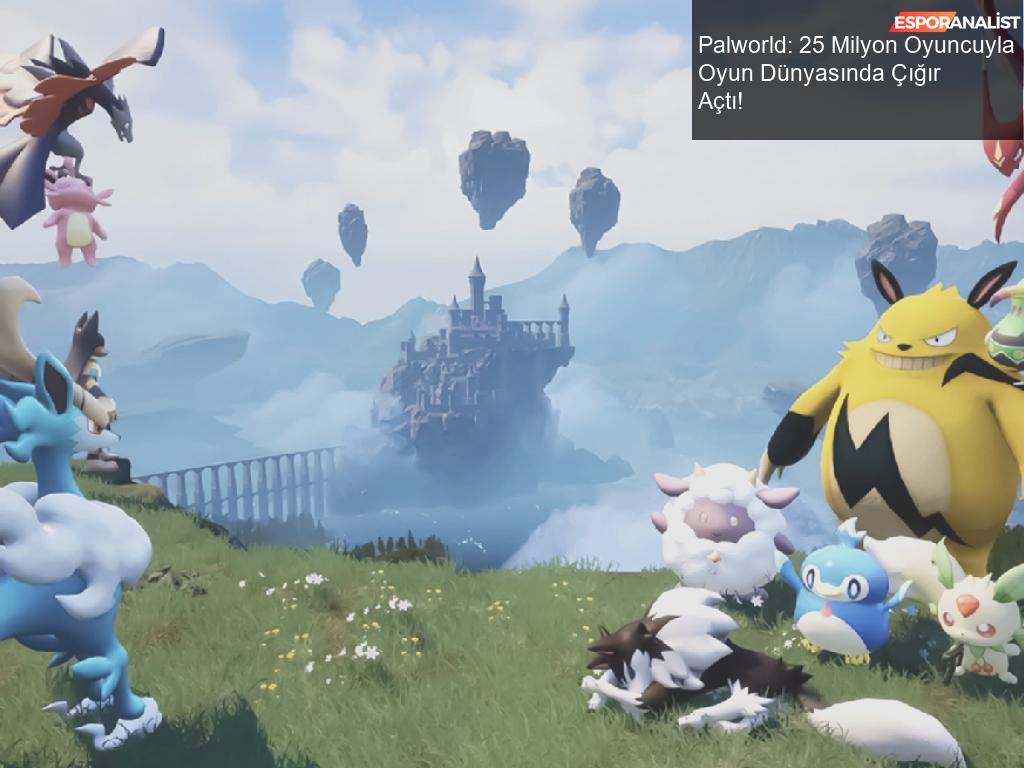The image size is (1024, 768).
Task: Click the ESPORANALIST logo
Action: click(x=955, y=22)
